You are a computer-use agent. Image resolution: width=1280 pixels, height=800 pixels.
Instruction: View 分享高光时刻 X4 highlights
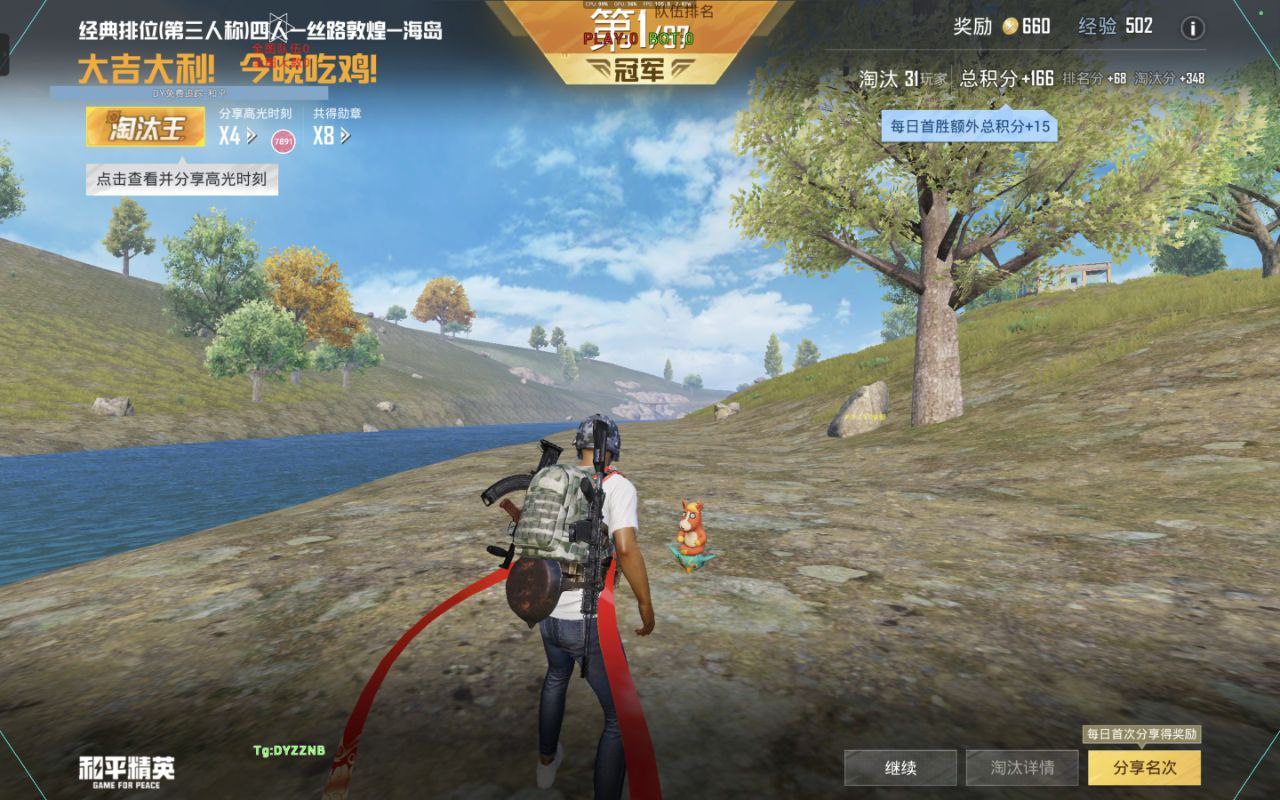(232, 135)
